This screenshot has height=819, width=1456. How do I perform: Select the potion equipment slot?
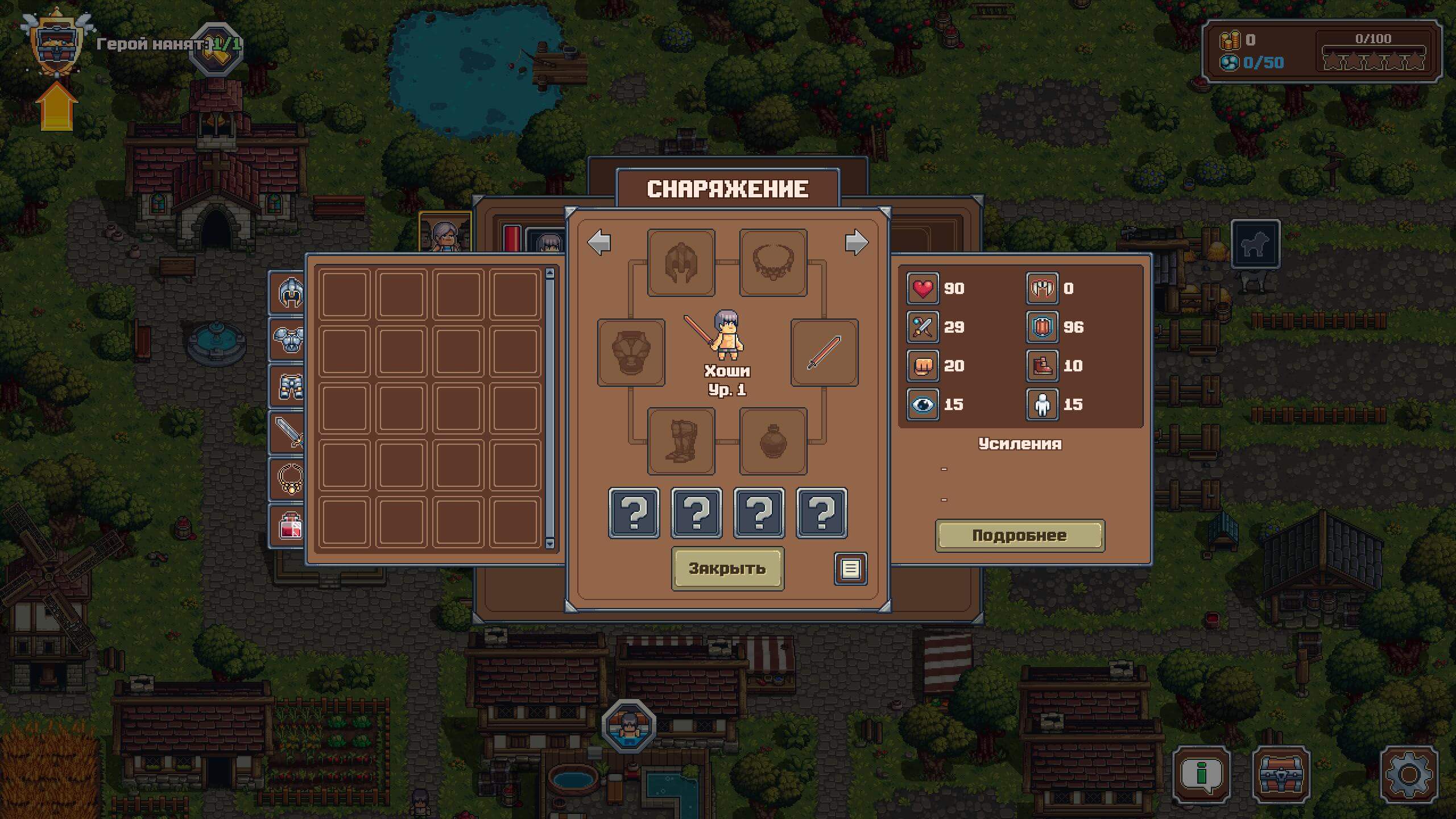pyautogui.click(x=773, y=441)
